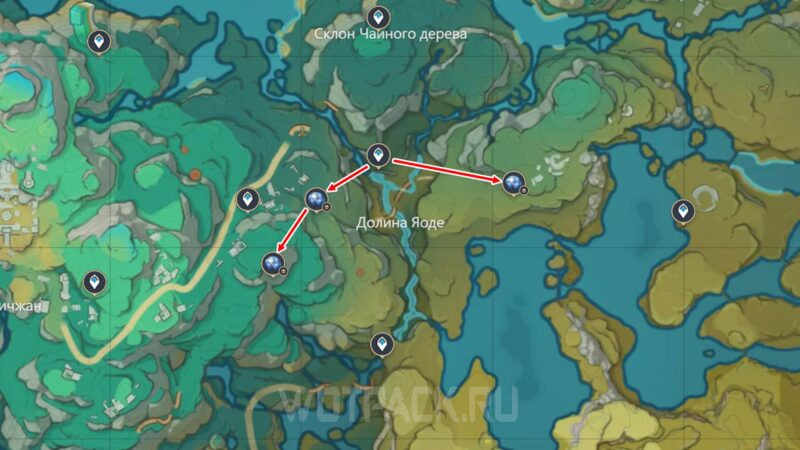Click the orb marker at the long arrow's tip
The image size is (800, 450).
point(514,181)
